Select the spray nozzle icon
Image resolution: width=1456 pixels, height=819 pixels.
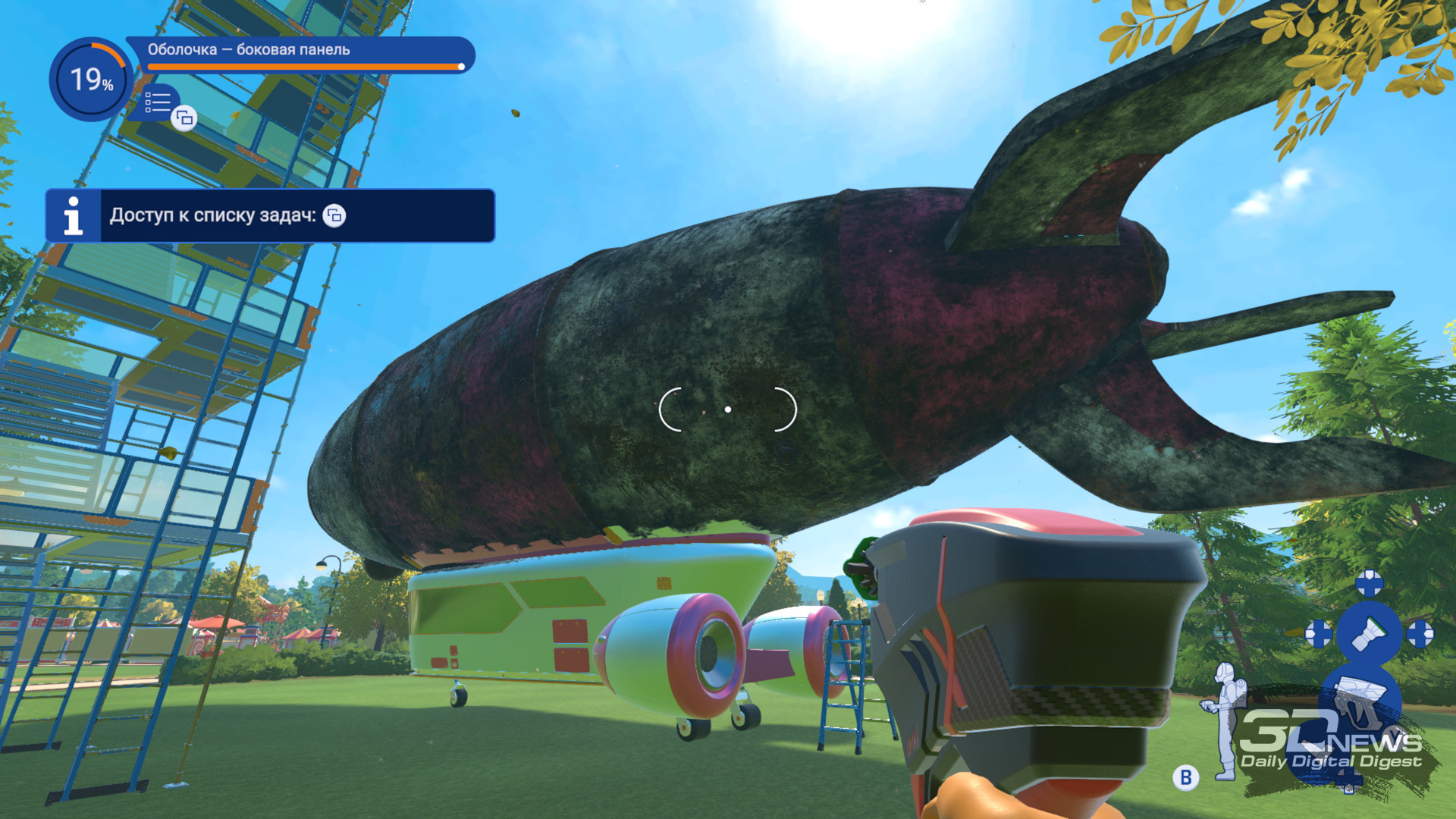[x=1369, y=632]
